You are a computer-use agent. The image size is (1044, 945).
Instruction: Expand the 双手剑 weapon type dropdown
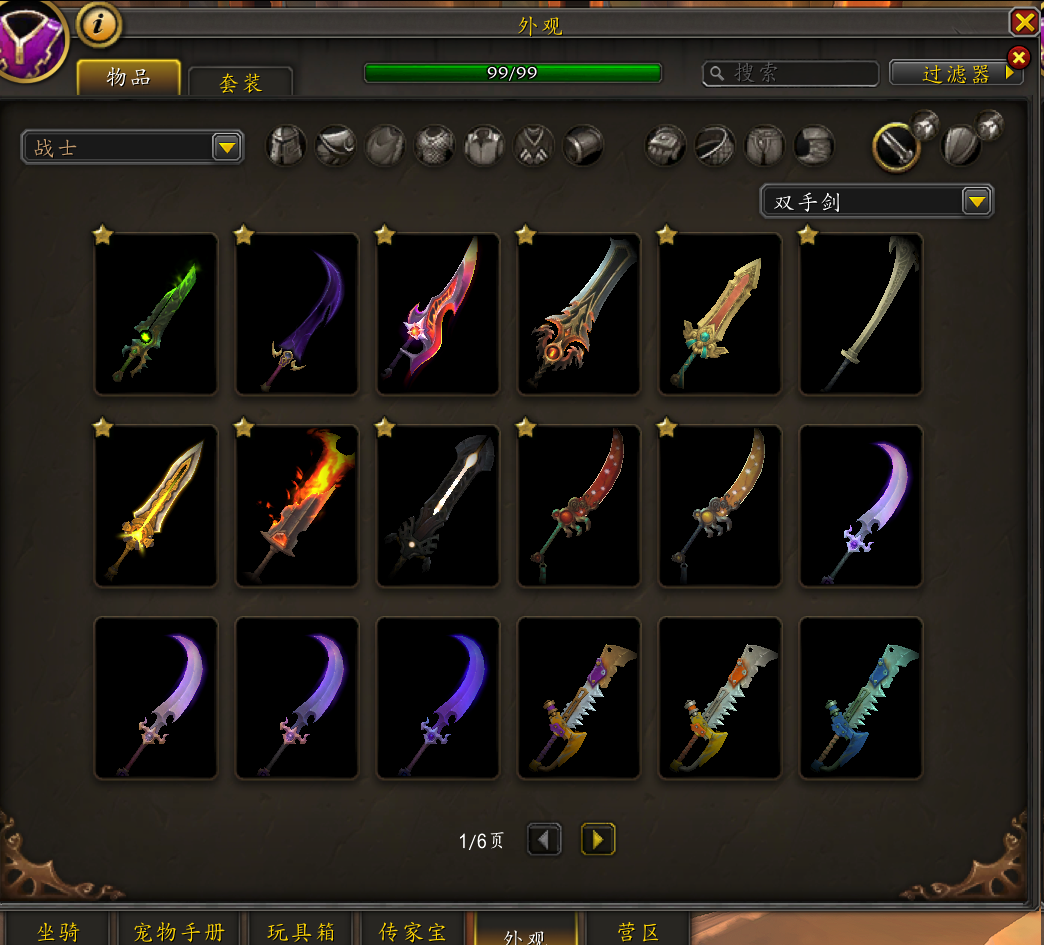pyautogui.click(x=976, y=202)
